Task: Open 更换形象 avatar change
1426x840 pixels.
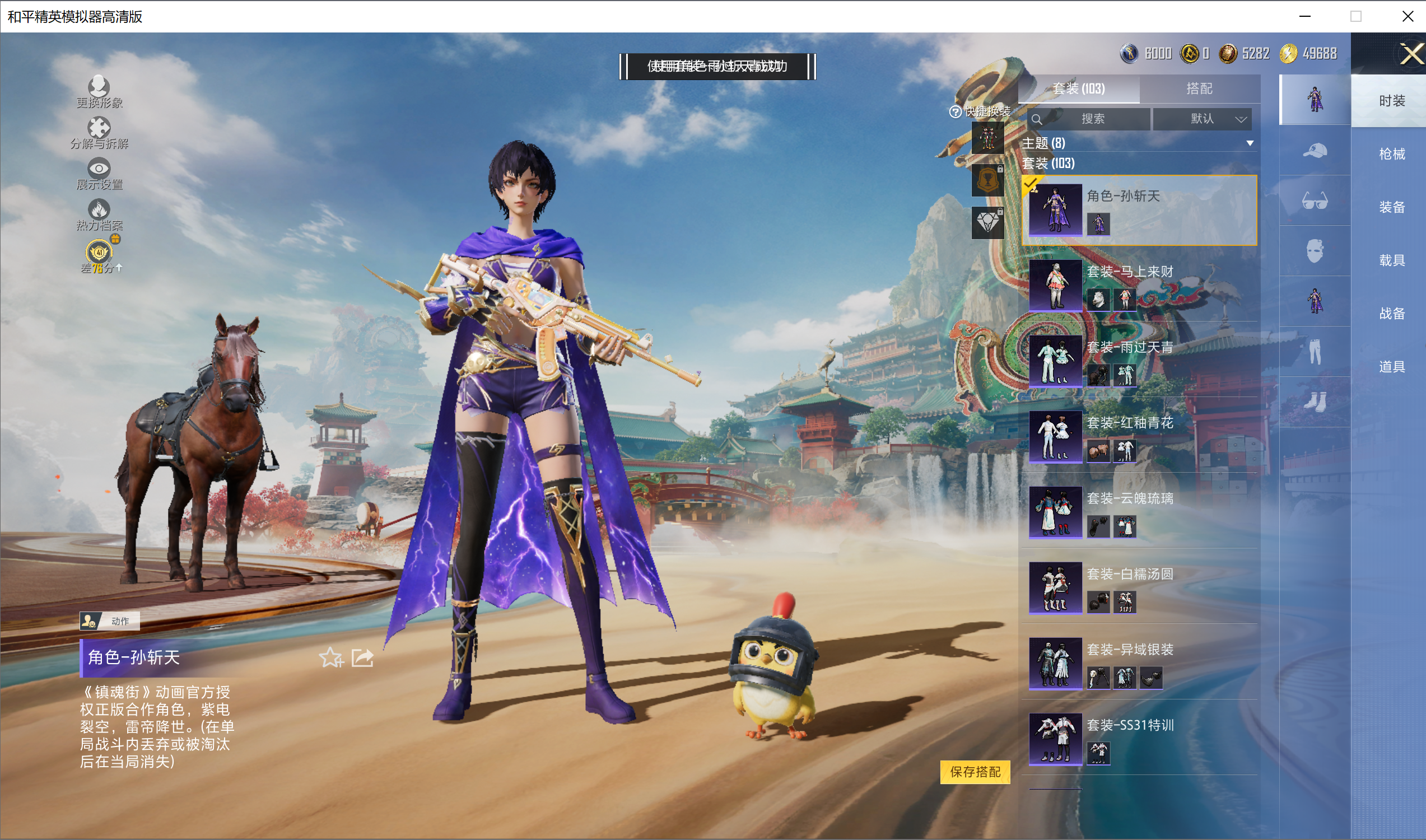Action: (x=99, y=92)
